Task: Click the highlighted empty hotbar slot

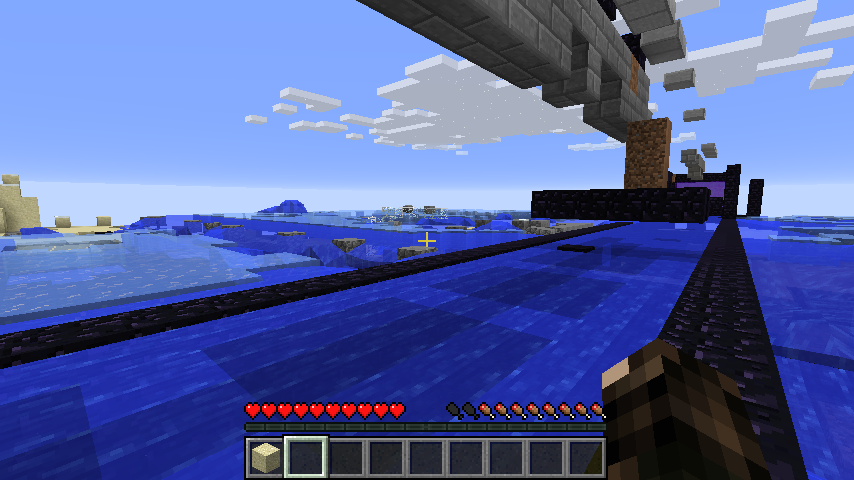Action: tap(305, 458)
